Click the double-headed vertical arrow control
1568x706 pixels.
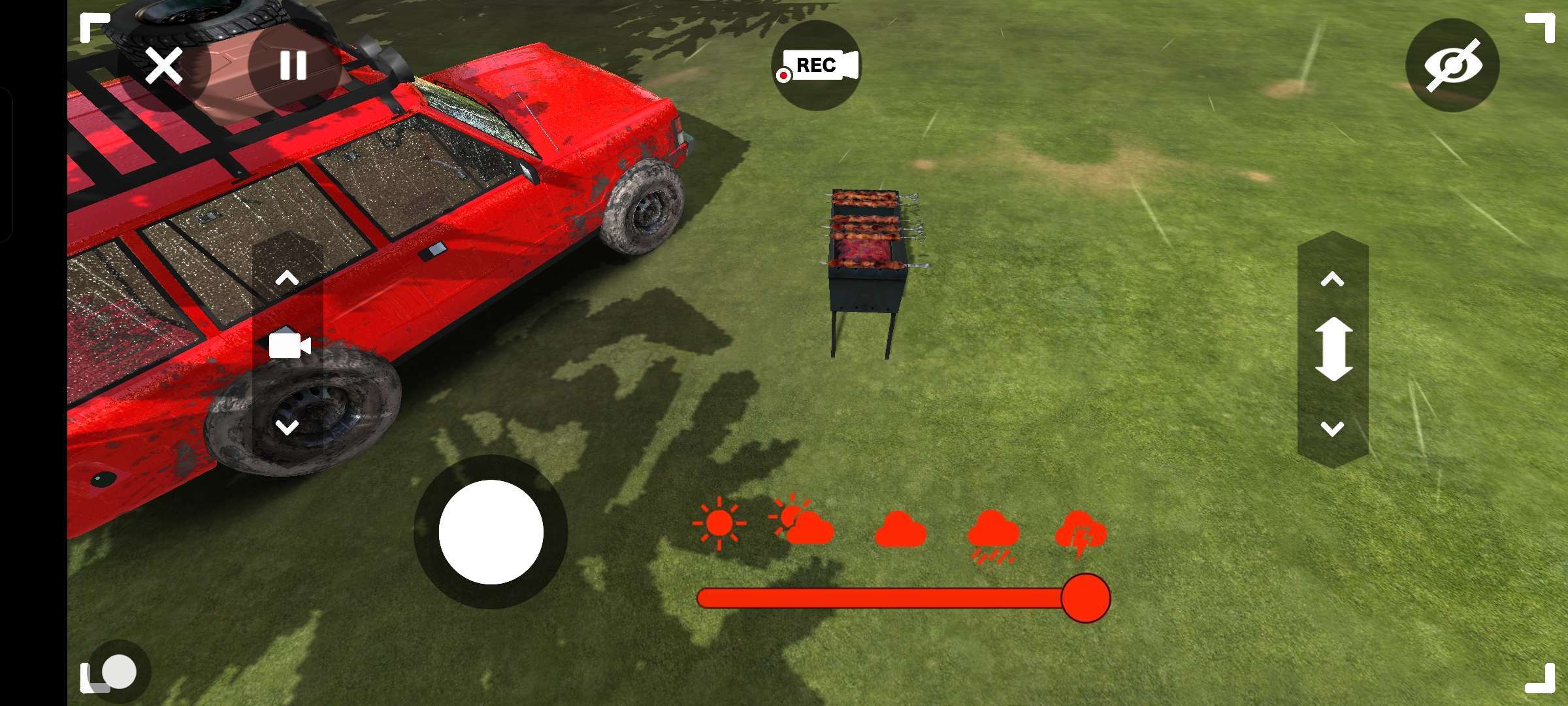1333,350
